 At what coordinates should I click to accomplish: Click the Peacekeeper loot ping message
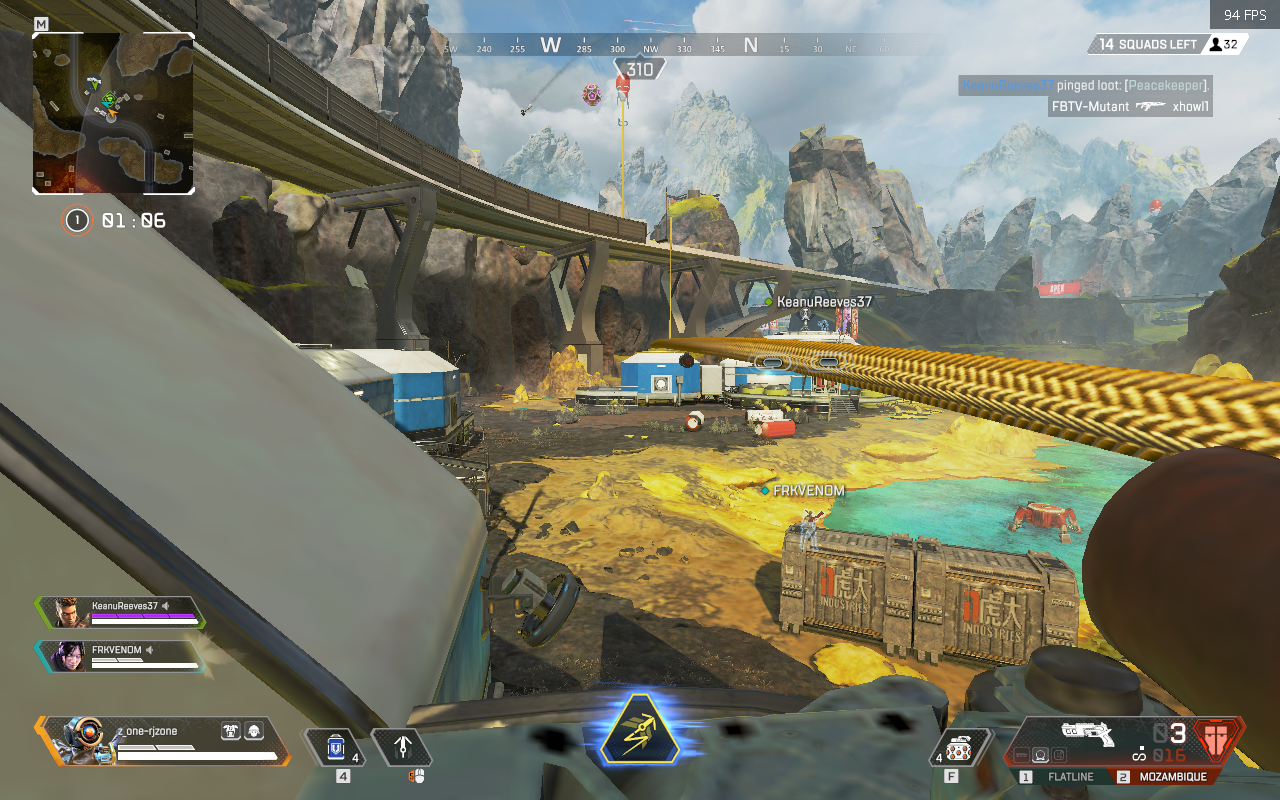(1085, 86)
